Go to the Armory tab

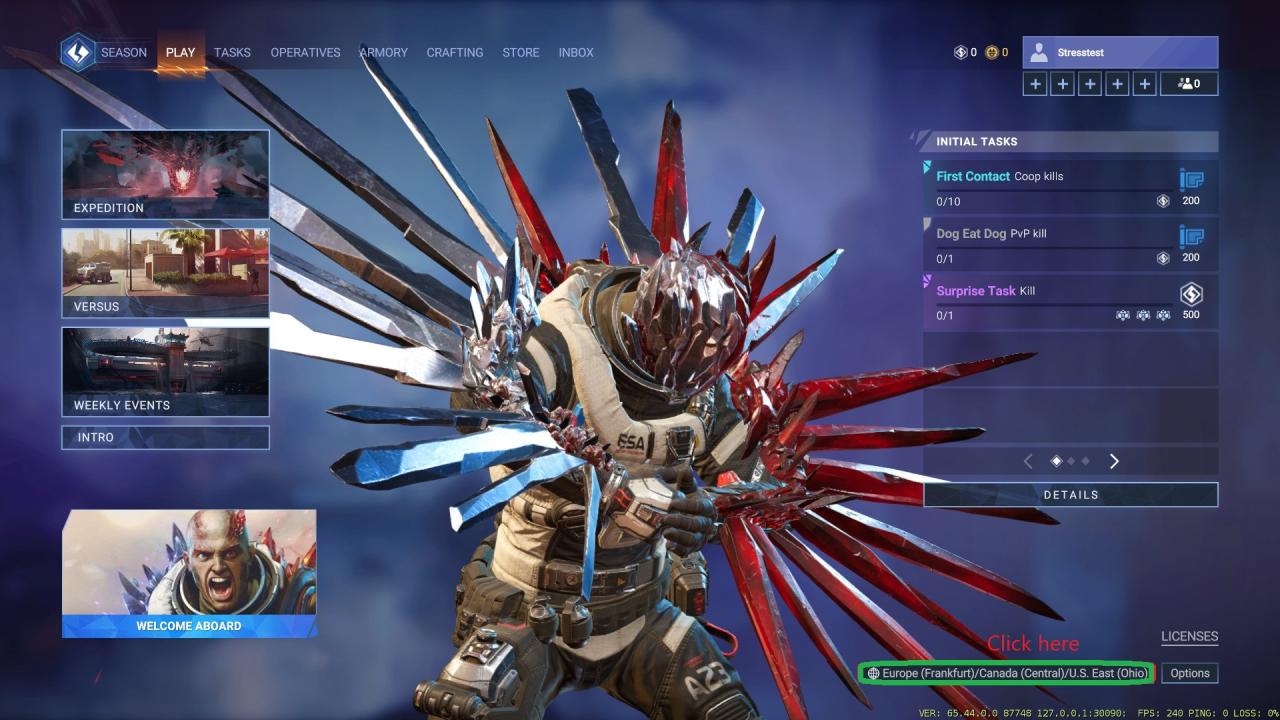click(384, 52)
